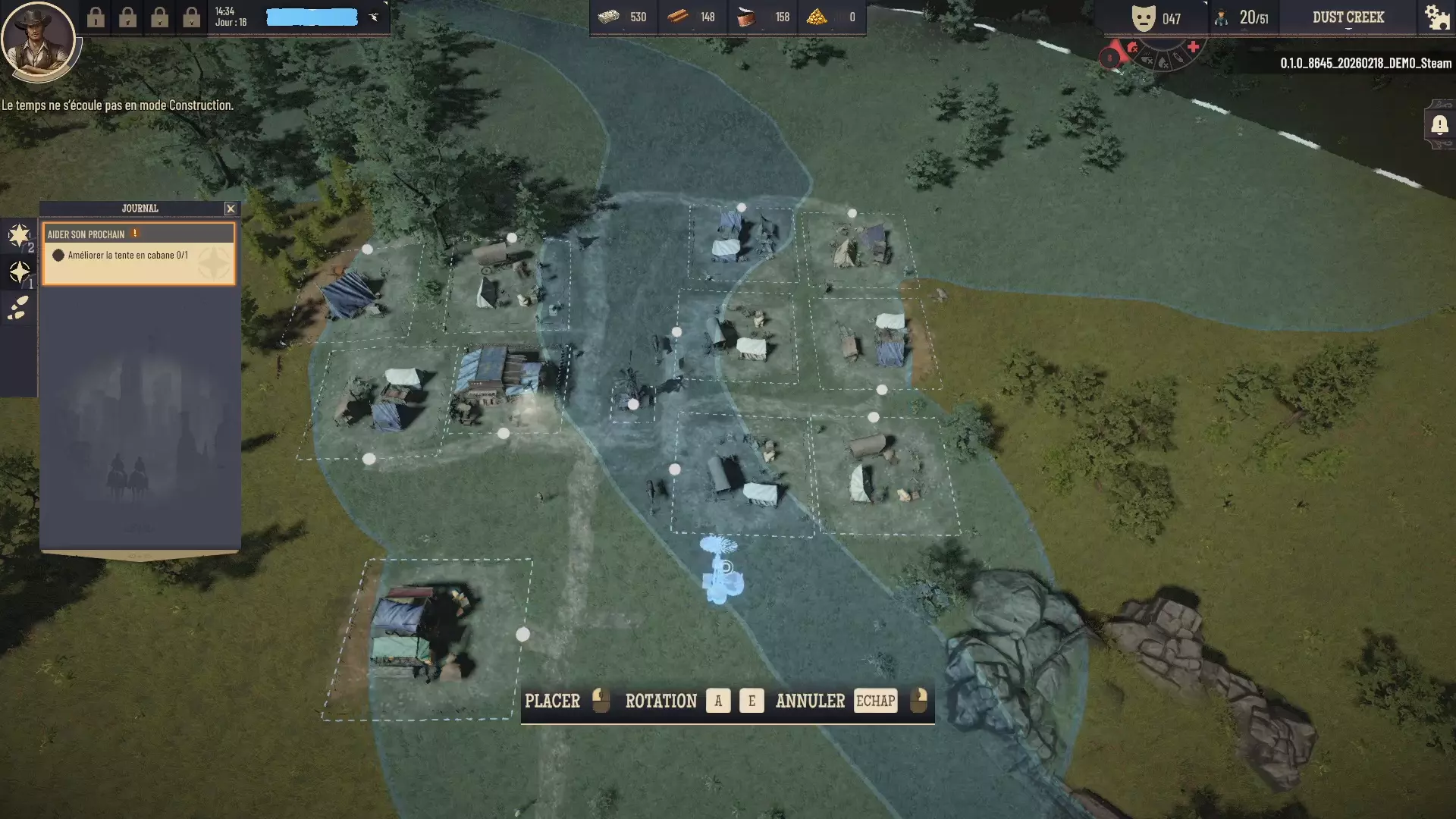Open the happiness mask indicator showing 047

pos(1144,17)
